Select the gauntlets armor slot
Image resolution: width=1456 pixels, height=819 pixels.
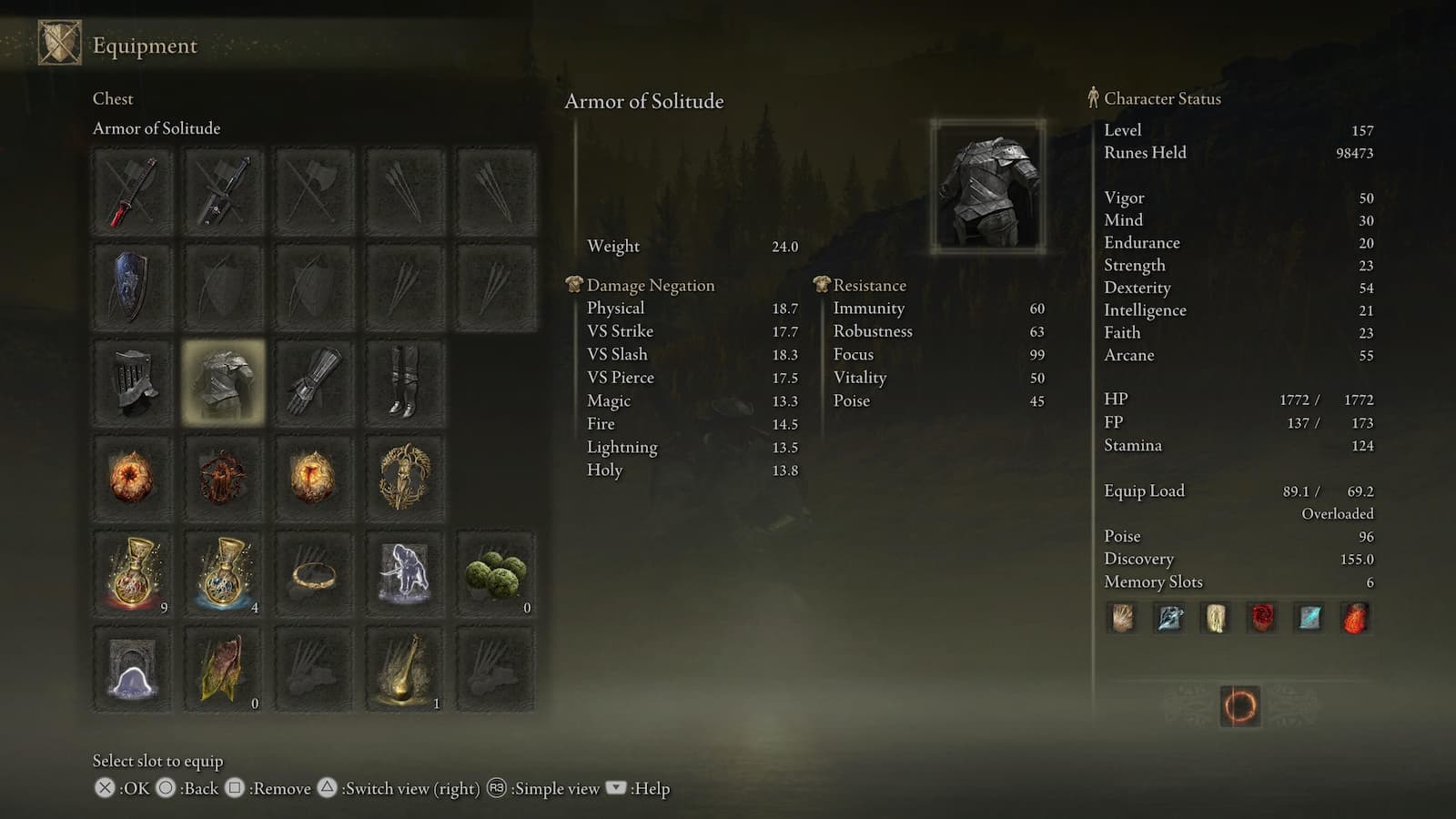click(x=314, y=382)
